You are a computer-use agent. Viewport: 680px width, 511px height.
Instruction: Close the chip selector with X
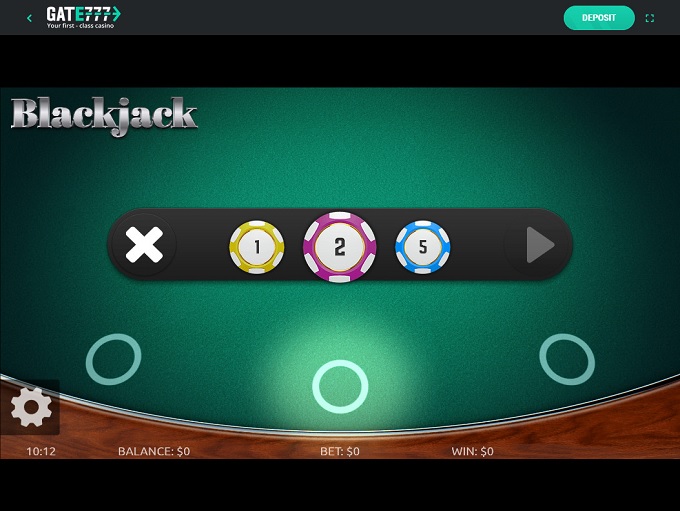point(144,245)
